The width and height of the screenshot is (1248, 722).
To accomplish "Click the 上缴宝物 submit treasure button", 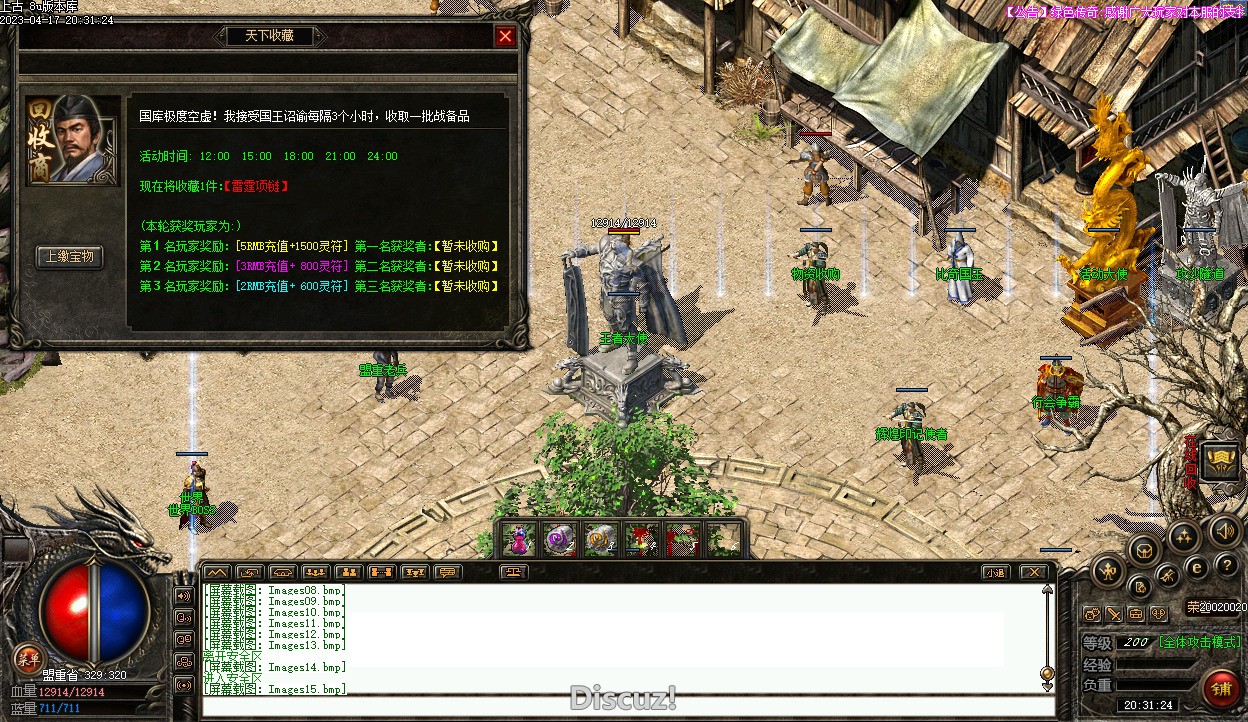I will (x=70, y=257).
